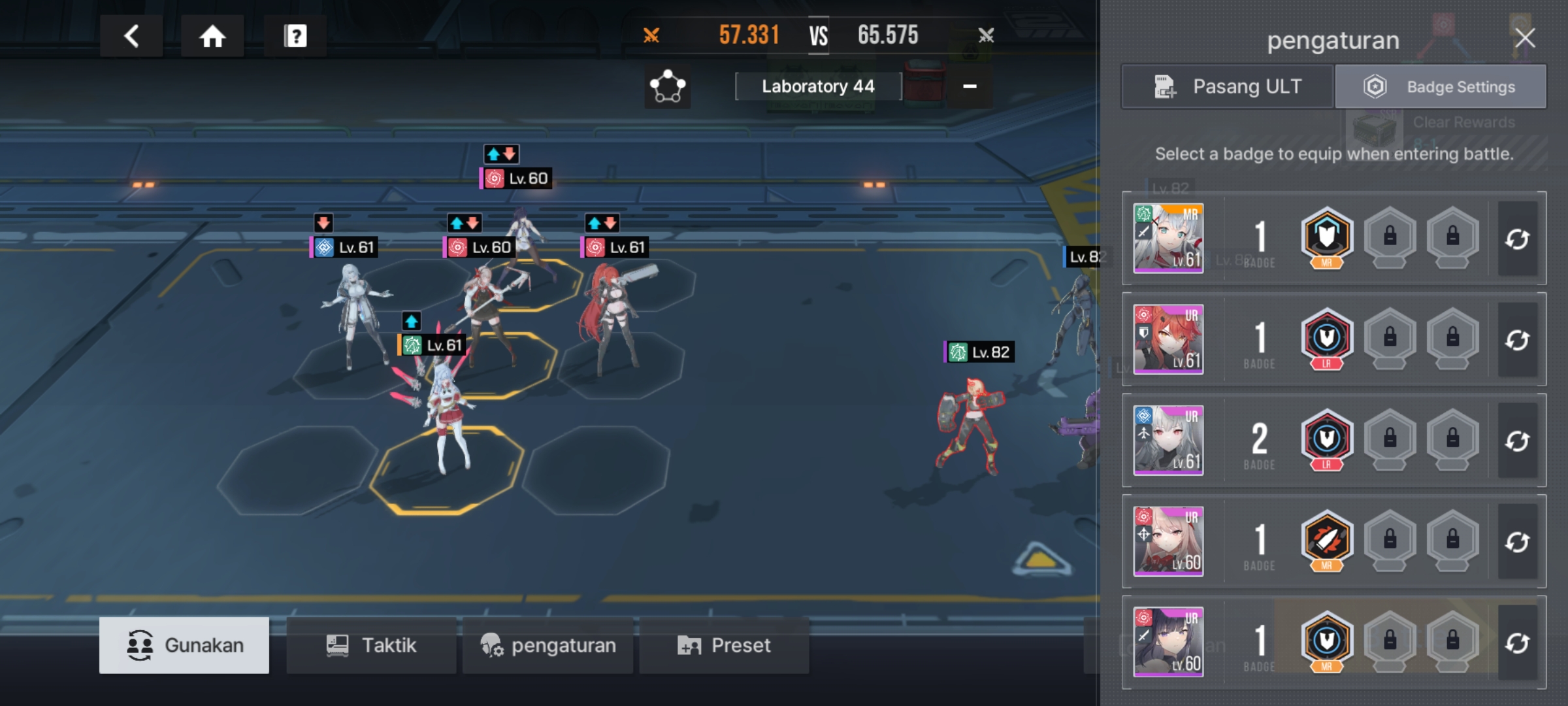Screen dimensions: 1568x706
Task: Refresh the badge set for the dark-haired character
Action: coord(1517,643)
